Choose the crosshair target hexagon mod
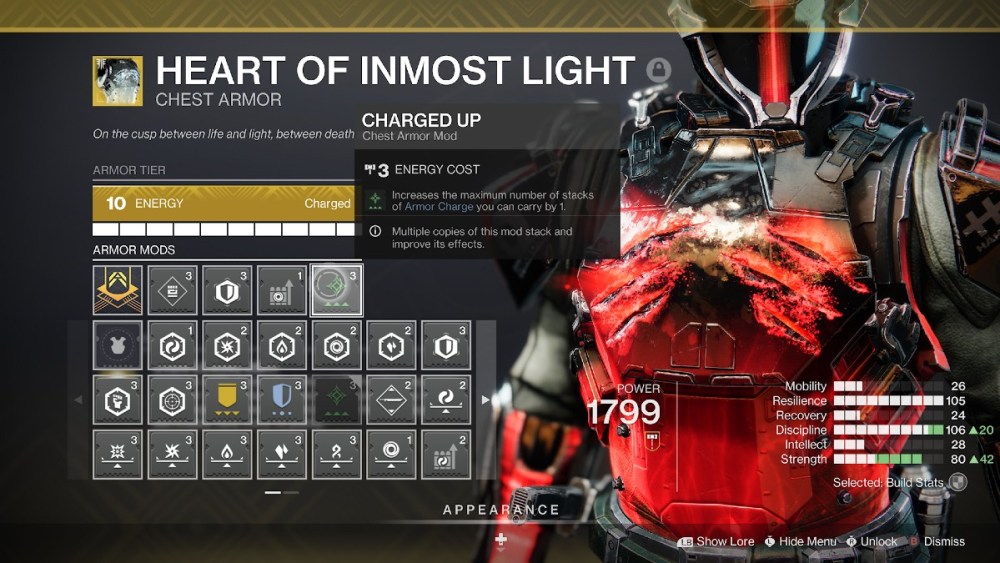The height and width of the screenshot is (563, 1000). pyautogui.click(x=172, y=400)
